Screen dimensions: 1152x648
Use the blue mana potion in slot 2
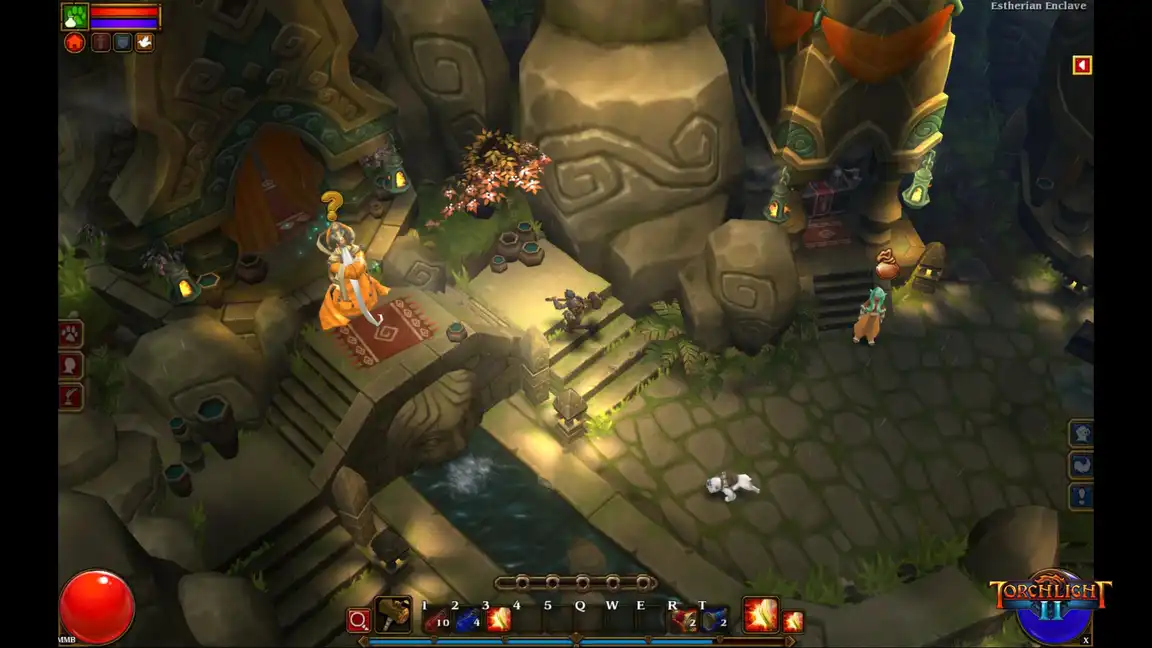tap(468, 620)
